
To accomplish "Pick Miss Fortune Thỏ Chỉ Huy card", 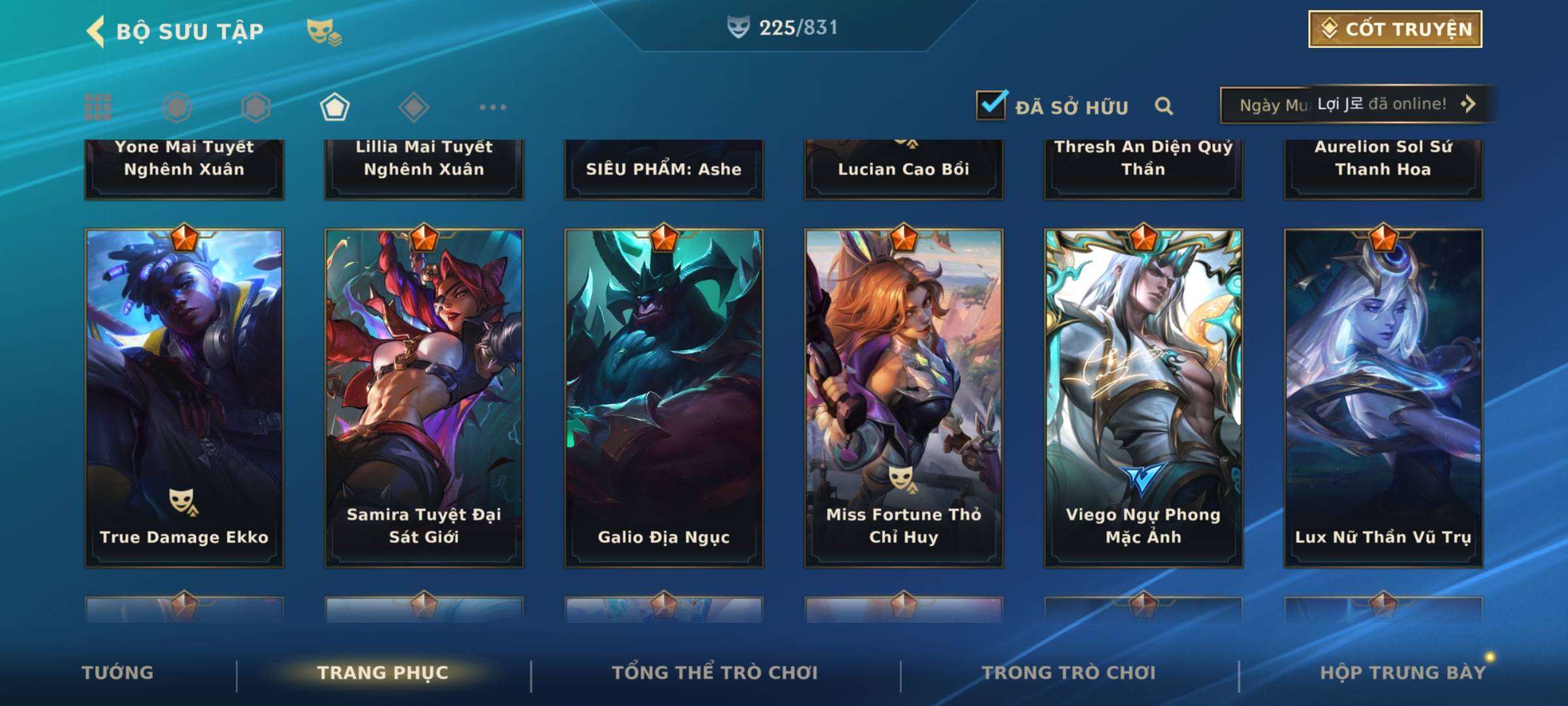I will click(x=904, y=397).
